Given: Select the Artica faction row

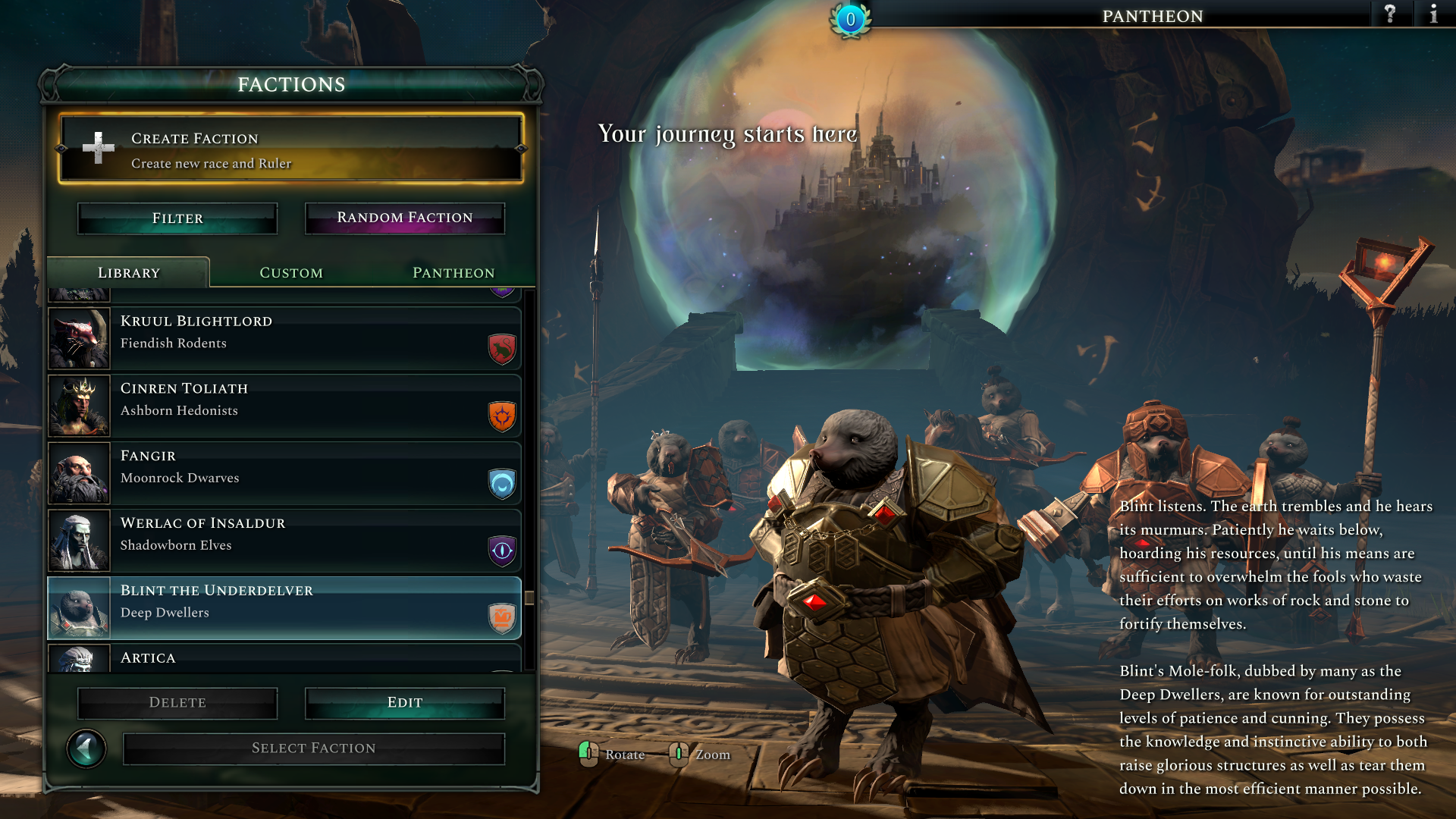Looking at the screenshot, I should (x=284, y=658).
